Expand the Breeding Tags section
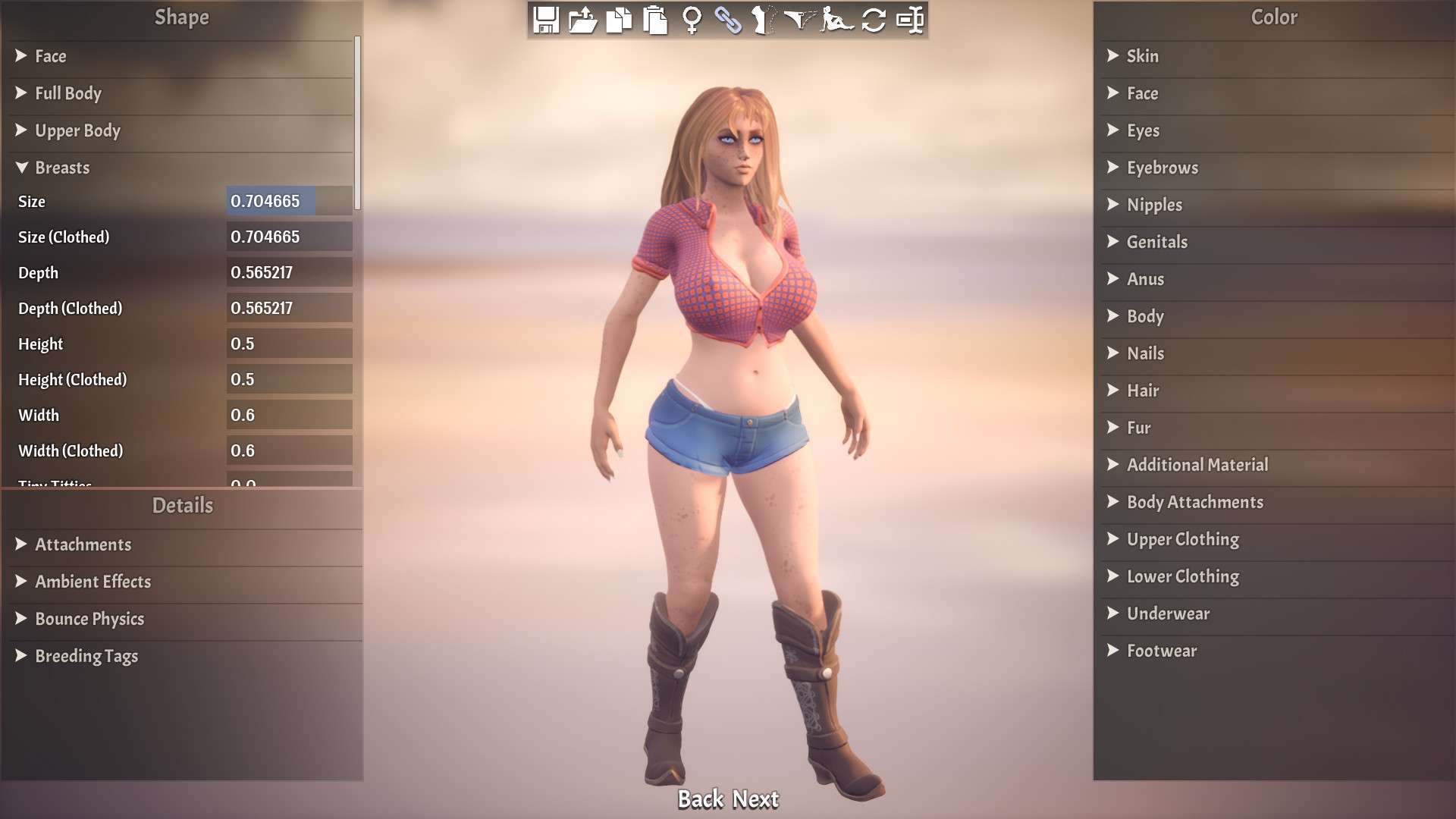 pos(86,656)
